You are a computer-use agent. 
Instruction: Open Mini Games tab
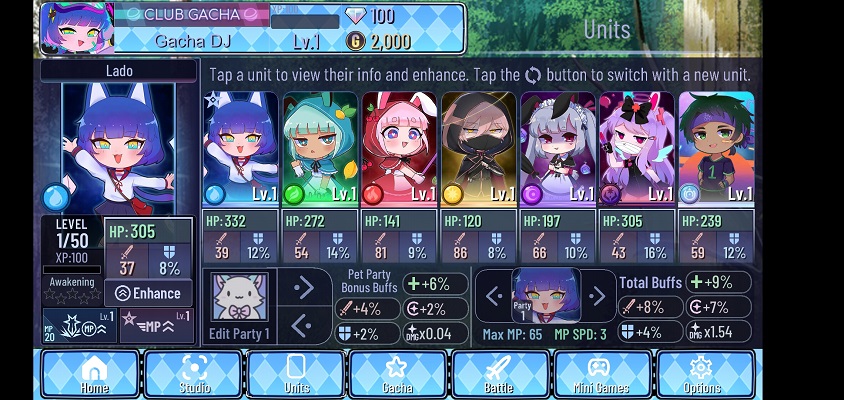pos(602,374)
